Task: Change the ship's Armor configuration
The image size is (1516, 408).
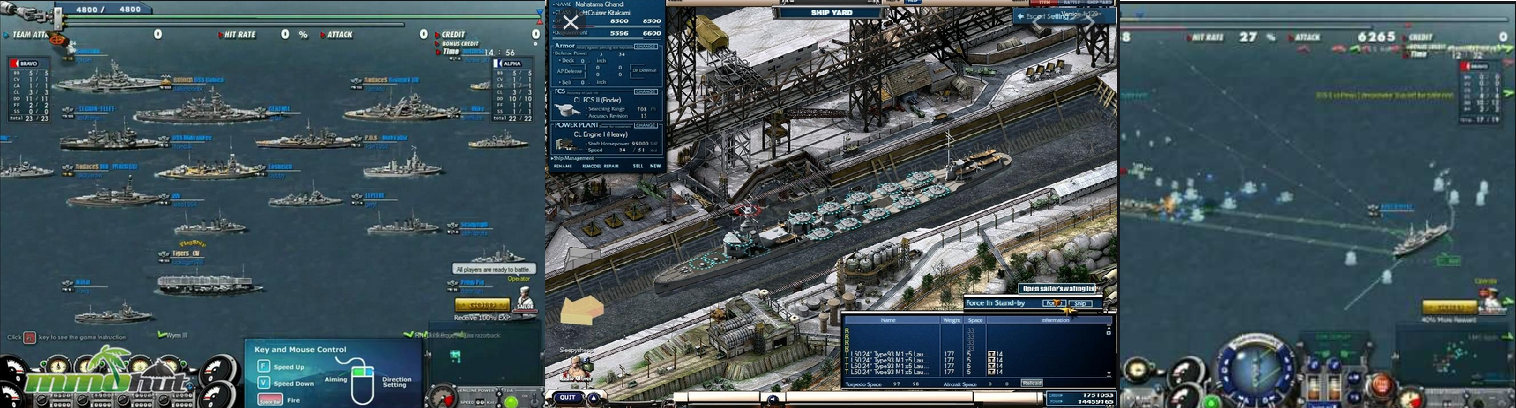Action: click(645, 46)
